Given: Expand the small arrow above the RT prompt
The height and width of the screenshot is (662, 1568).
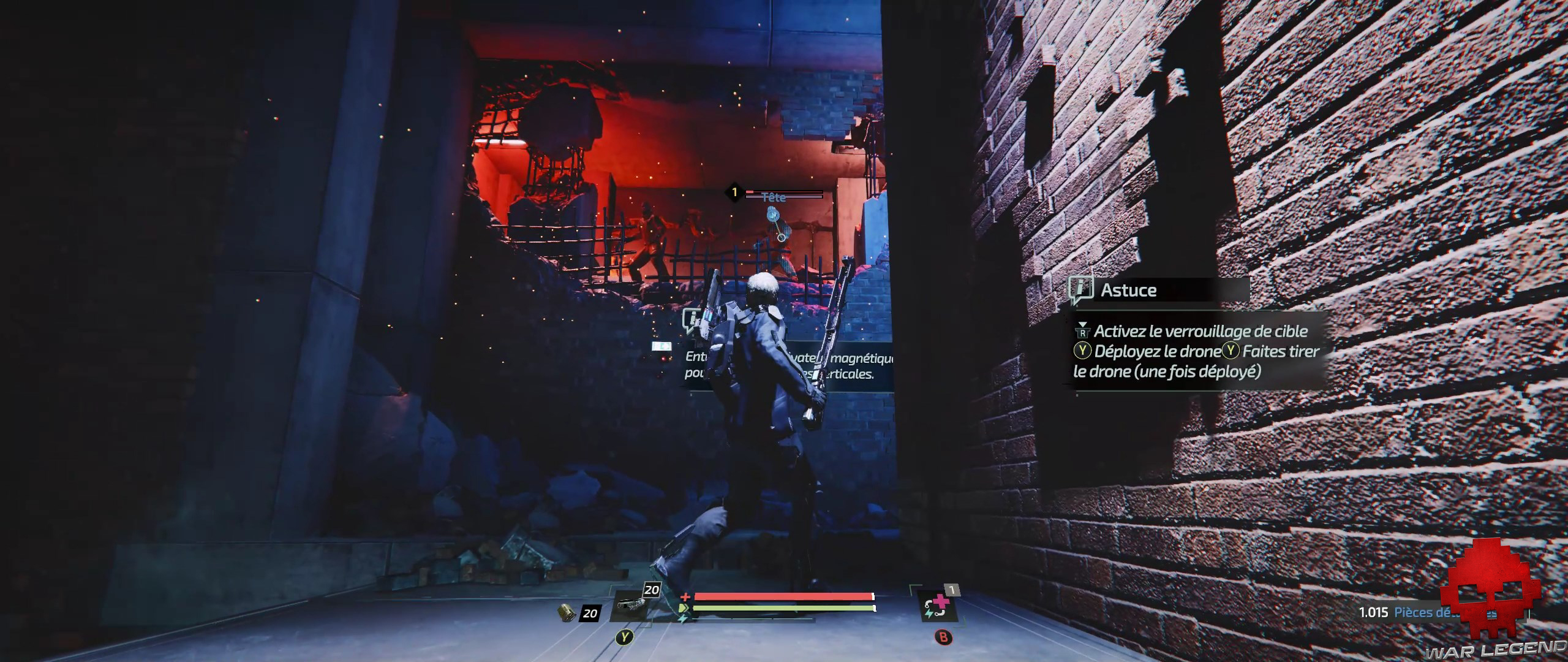Looking at the screenshot, I should pos(1082,323).
